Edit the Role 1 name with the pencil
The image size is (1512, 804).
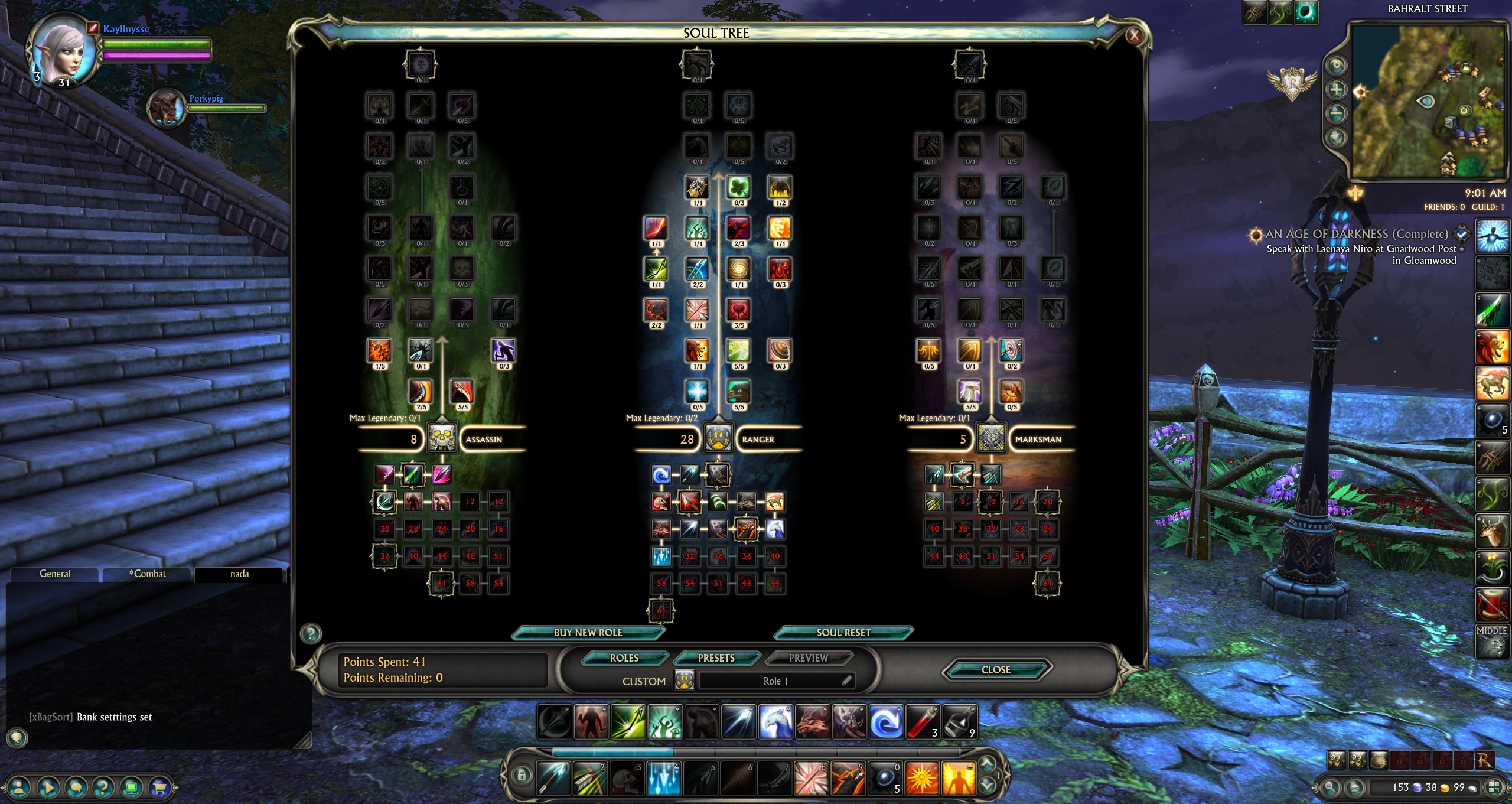[846, 681]
